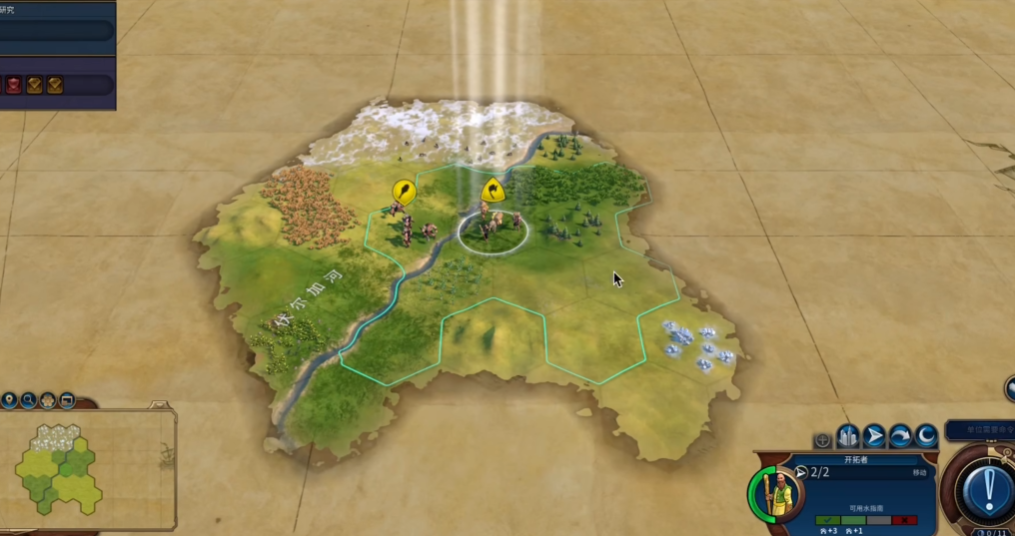The image size is (1015, 536).
Task: Found a city with the settler
Action: coord(848,437)
